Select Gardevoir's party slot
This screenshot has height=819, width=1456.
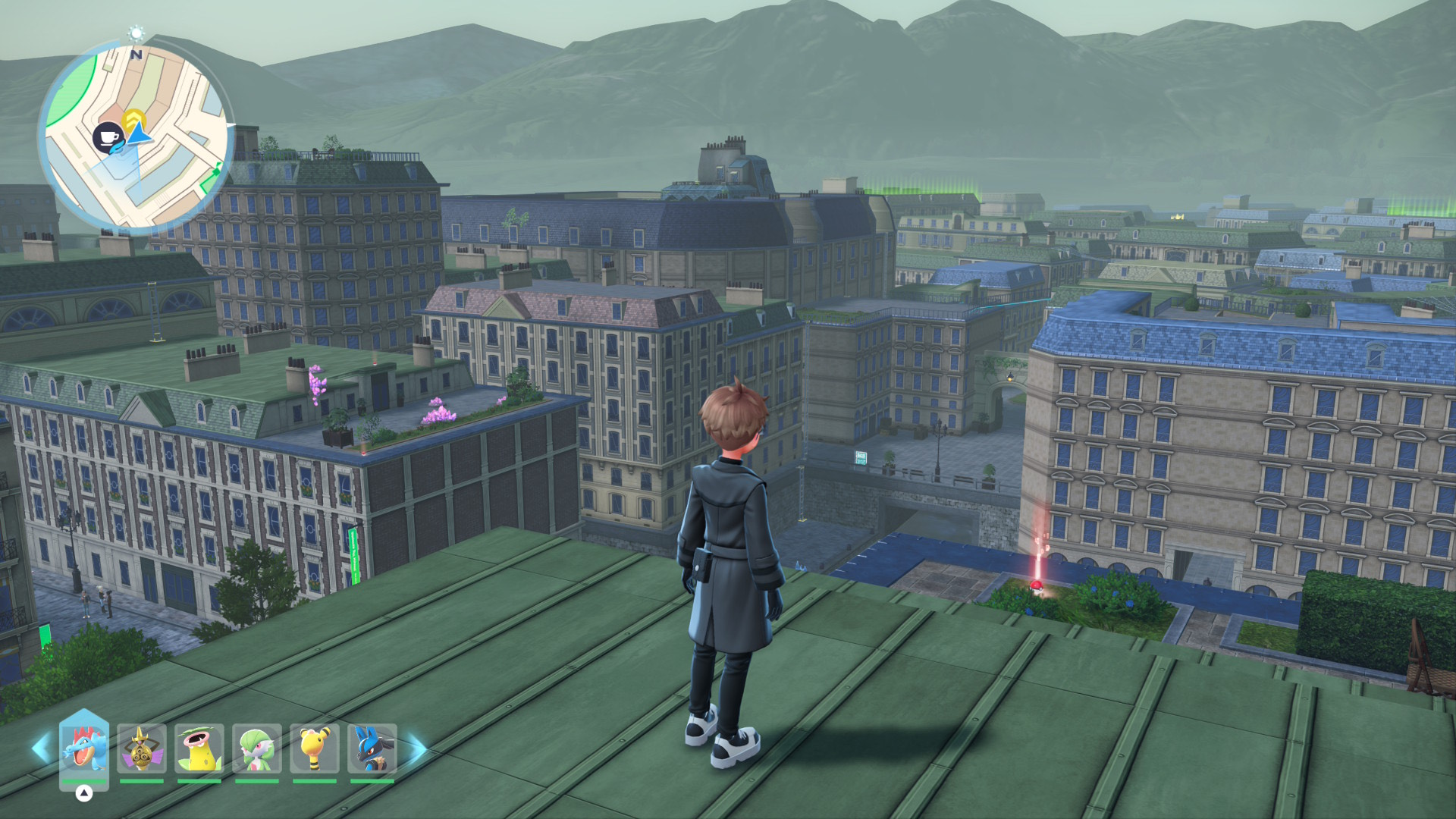tap(257, 748)
